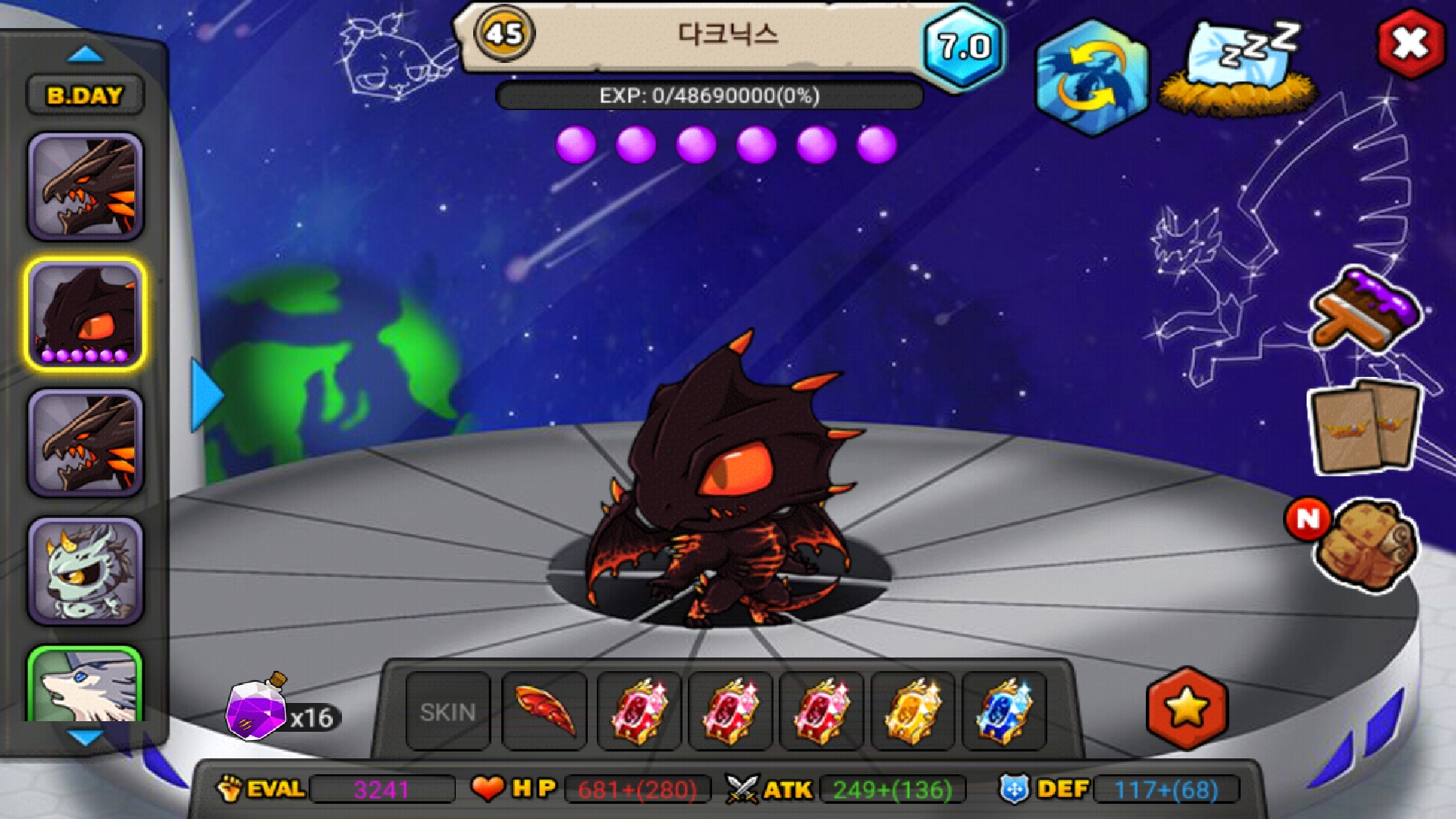The width and height of the screenshot is (1456, 819).
Task: Open the purple paint brush tool
Action: pyautogui.click(x=1365, y=309)
